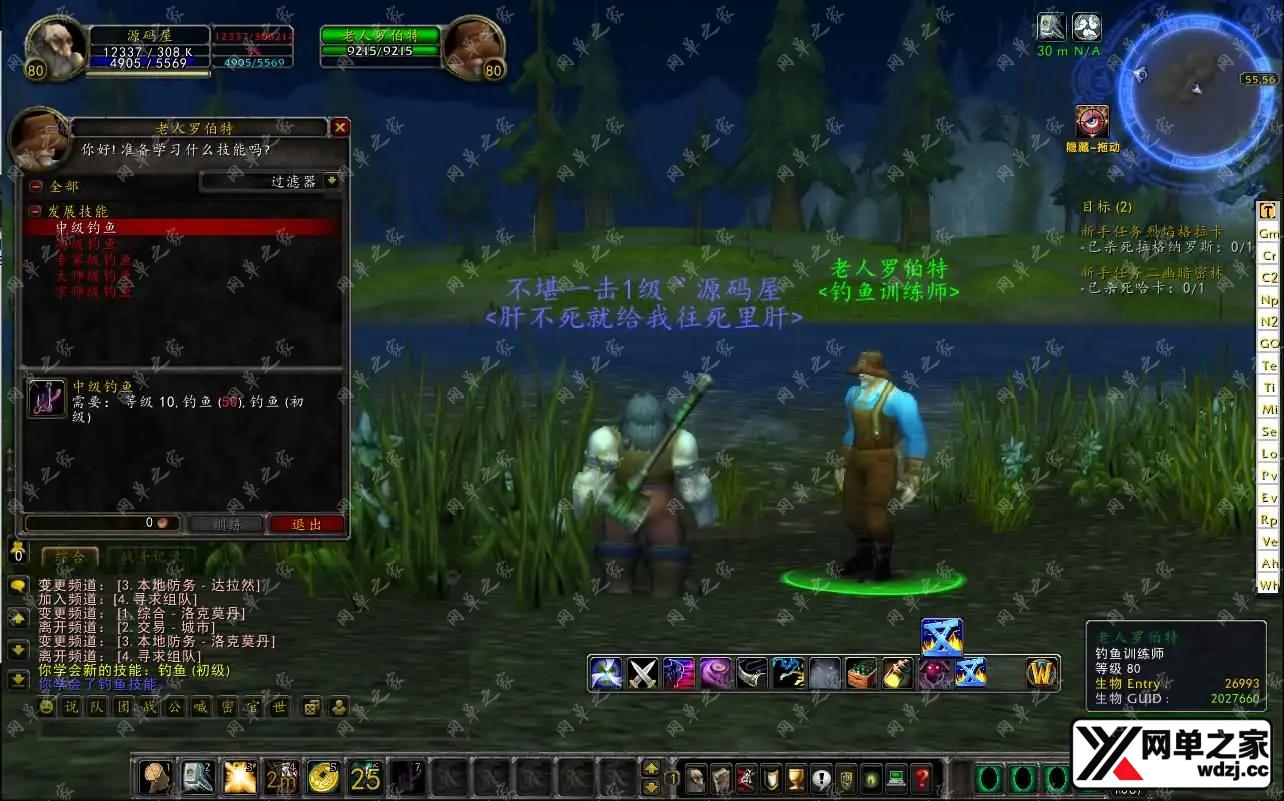Open the emote smiley button in chat

click(x=46, y=707)
